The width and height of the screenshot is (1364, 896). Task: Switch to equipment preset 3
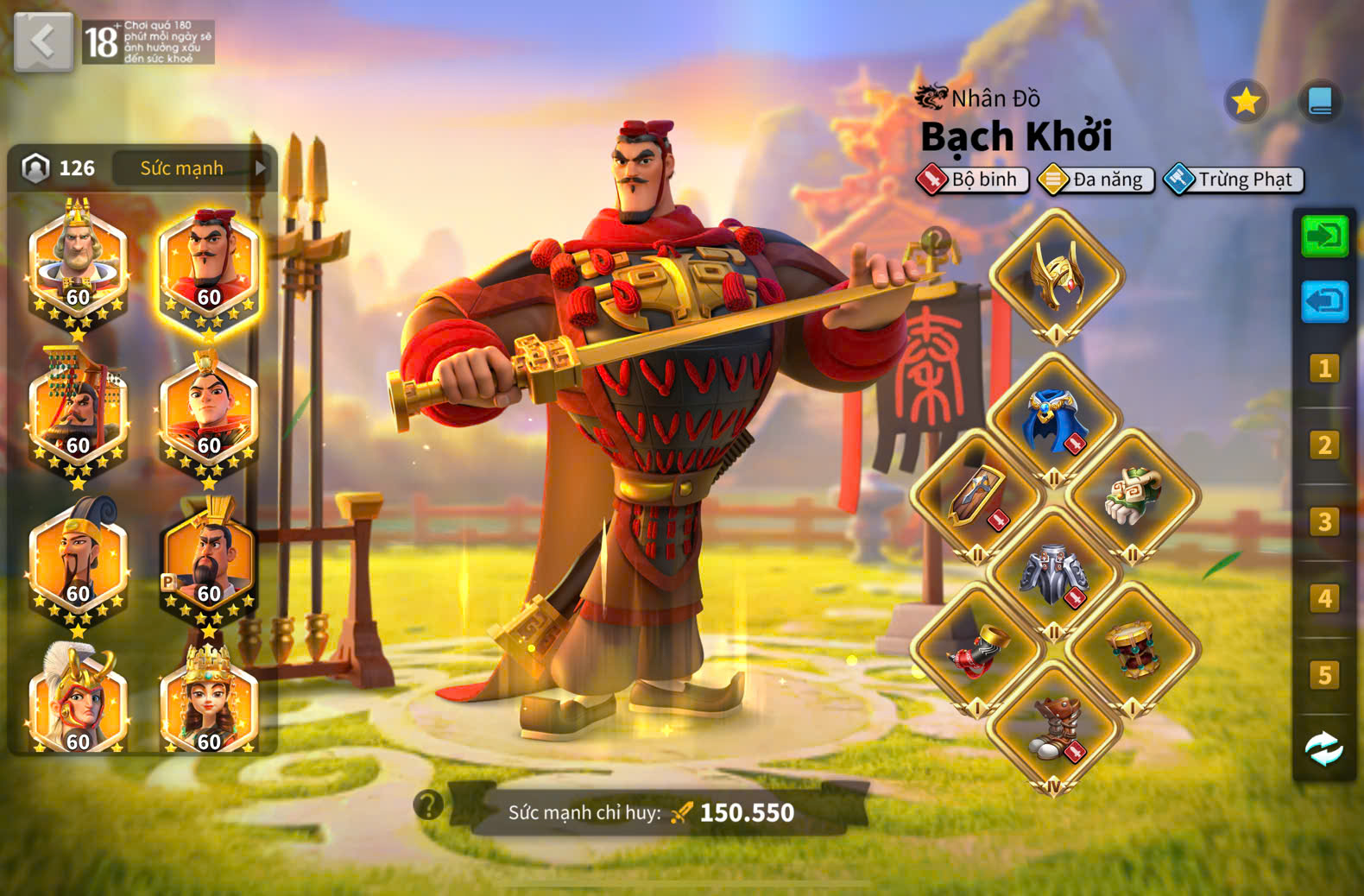tap(1324, 522)
